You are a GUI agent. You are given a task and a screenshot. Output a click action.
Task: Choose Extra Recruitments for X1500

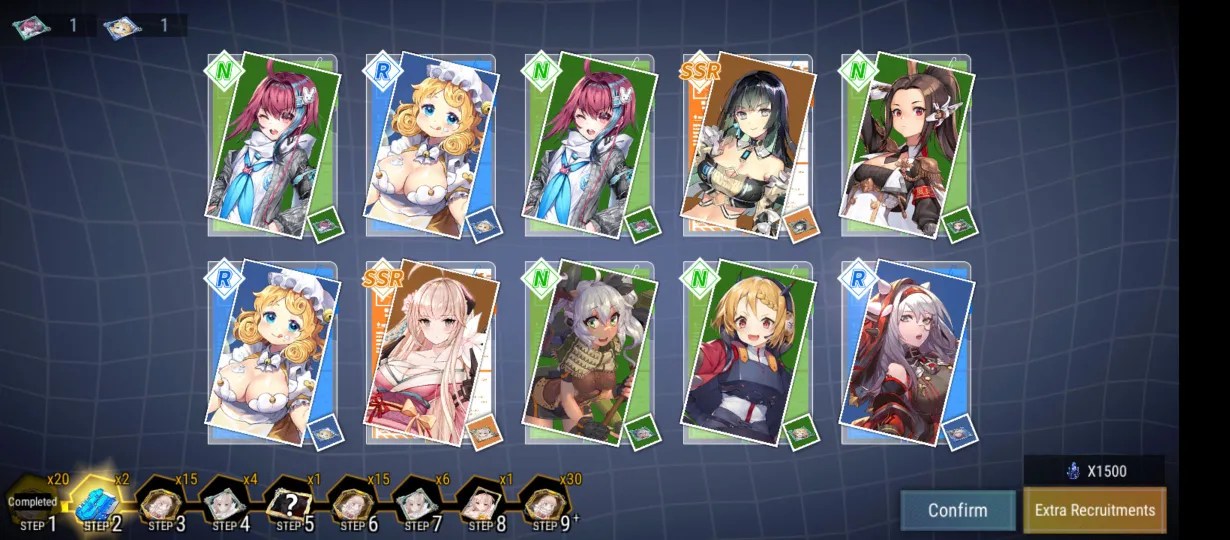point(1094,510)
